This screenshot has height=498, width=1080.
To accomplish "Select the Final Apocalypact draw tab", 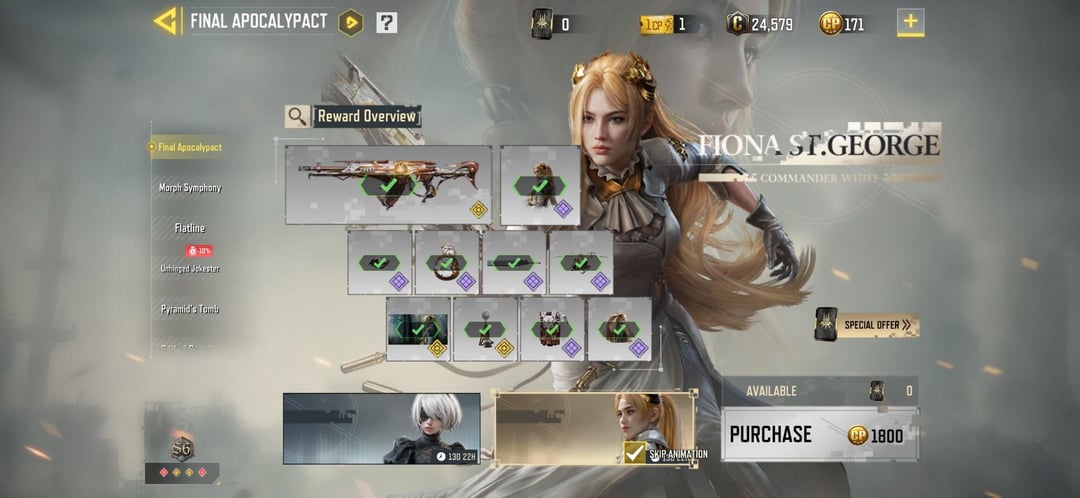I will (189, 147).
